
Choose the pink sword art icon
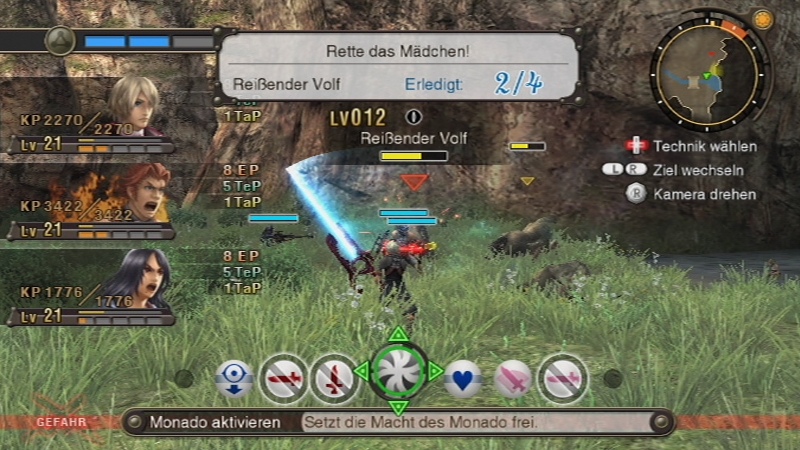pyautogui.click(x=513, y=378)
